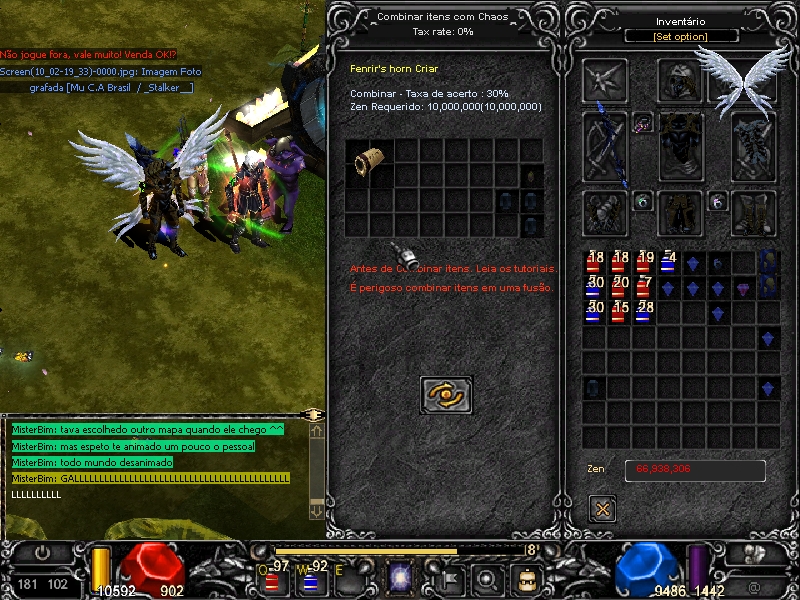Image resolution: width=800 pixels, height=600 pixels.
Task: Select the equipped body armor slot
Action: coord(681,146)
